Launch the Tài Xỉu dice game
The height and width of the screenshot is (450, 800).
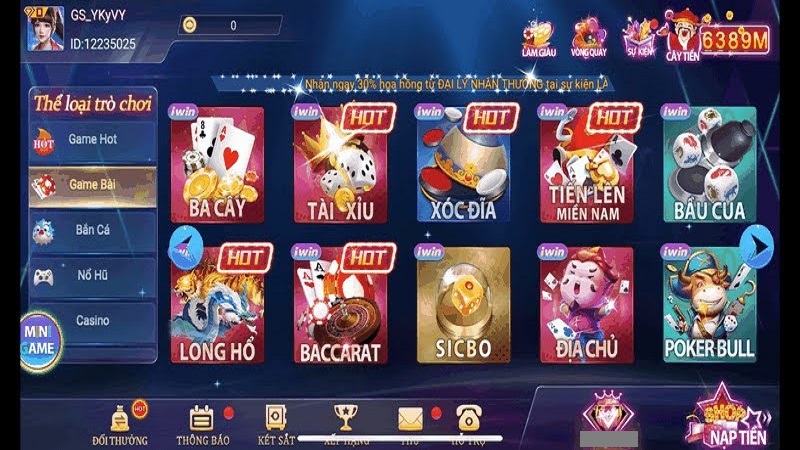(x=340, y=165)
